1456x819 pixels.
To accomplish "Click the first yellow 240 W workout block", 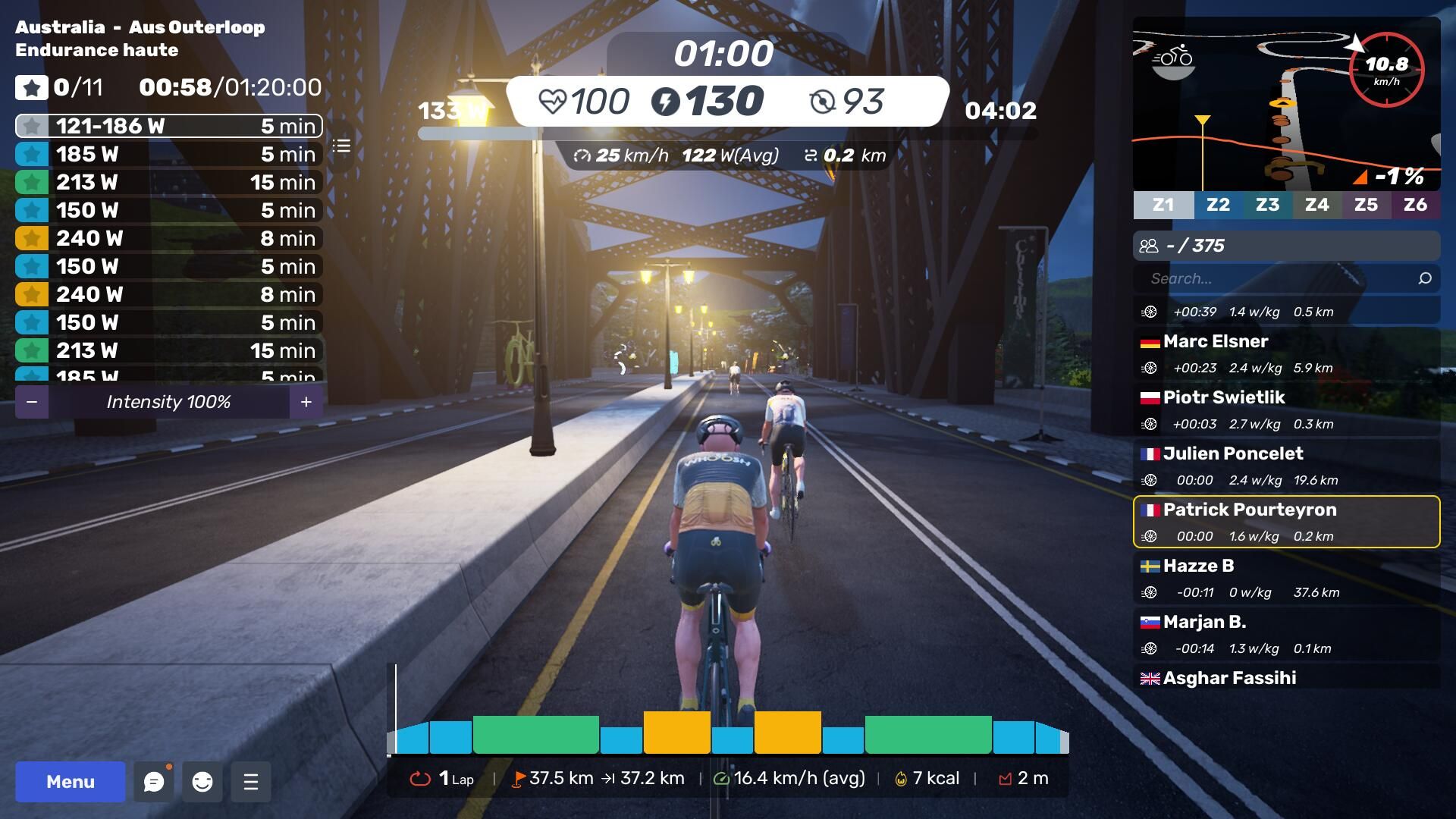I will [x=676, y=732].
